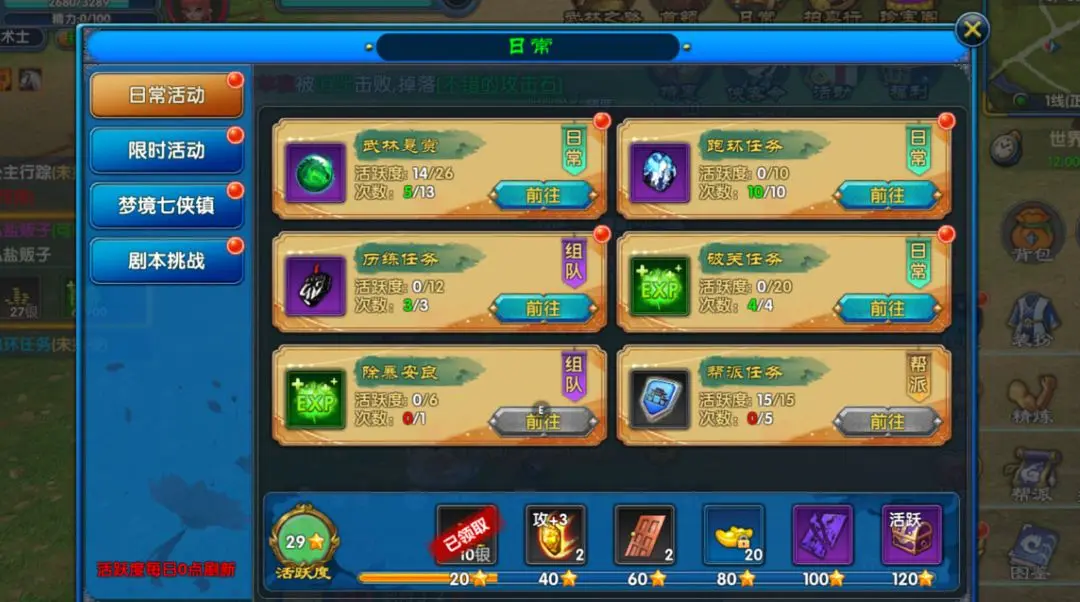This screenshot has height=602, width=1080.
Task: Click the greyed 前往 for 帮派任务
Action: 886,421
